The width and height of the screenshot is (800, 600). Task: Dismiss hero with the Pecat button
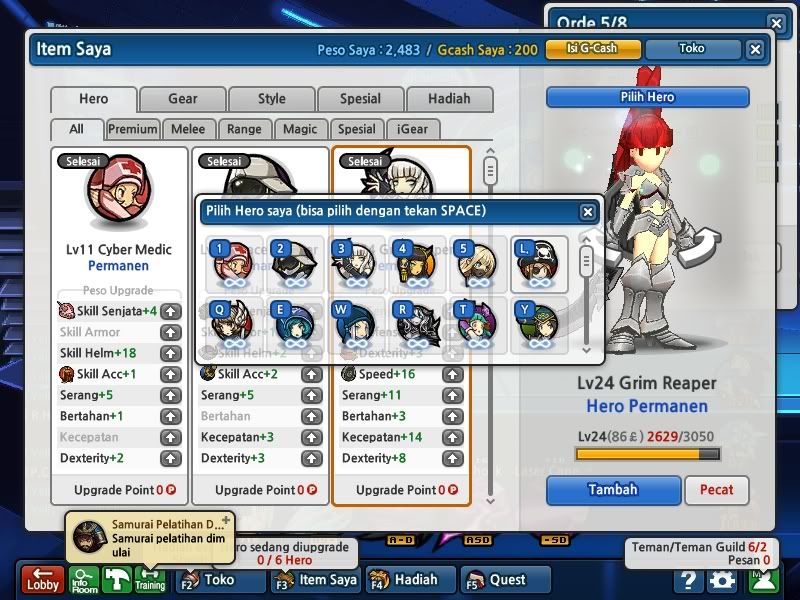(x=716, y=490)
